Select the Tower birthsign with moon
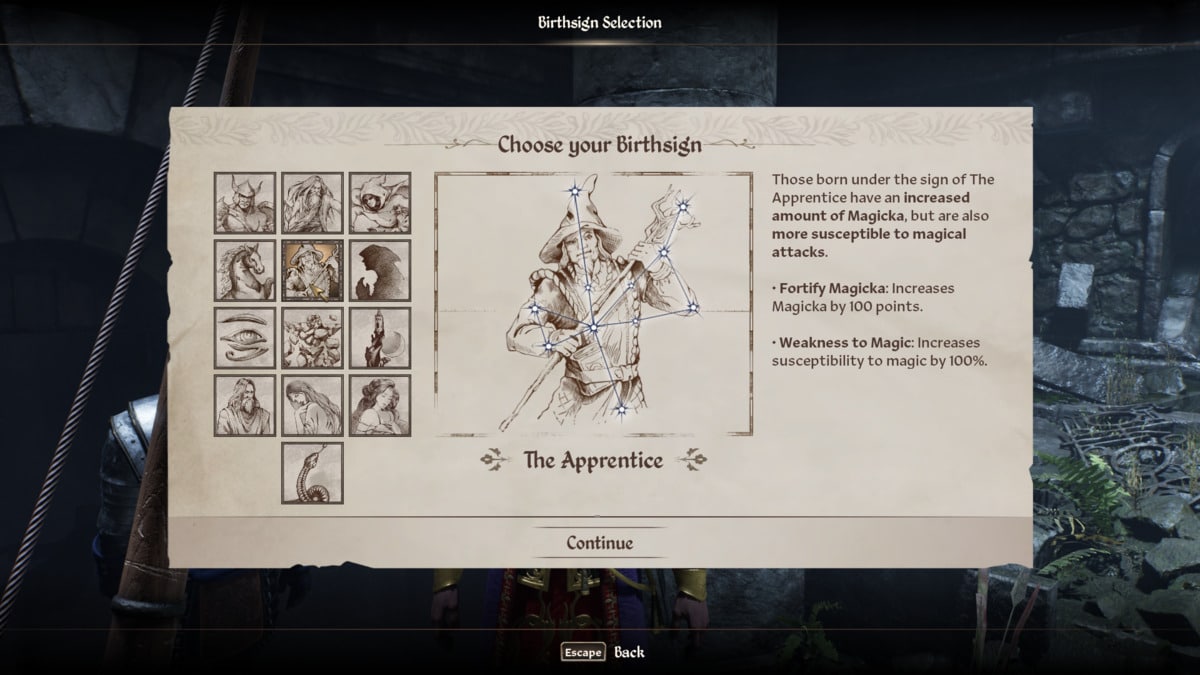1200x675 pixels. click(x=380, y=338)
